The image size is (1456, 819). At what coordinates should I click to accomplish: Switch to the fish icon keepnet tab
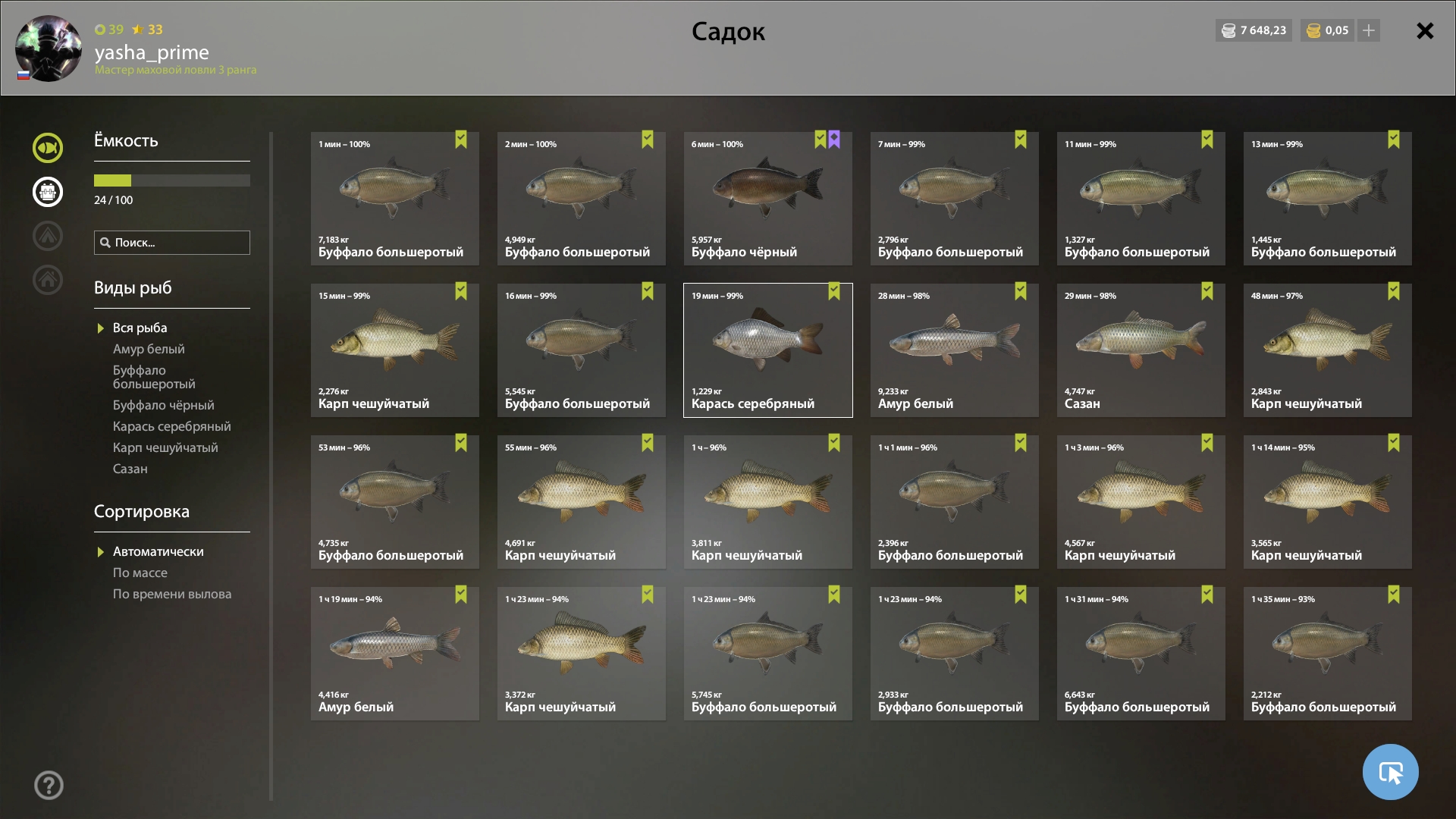[48, 148]
